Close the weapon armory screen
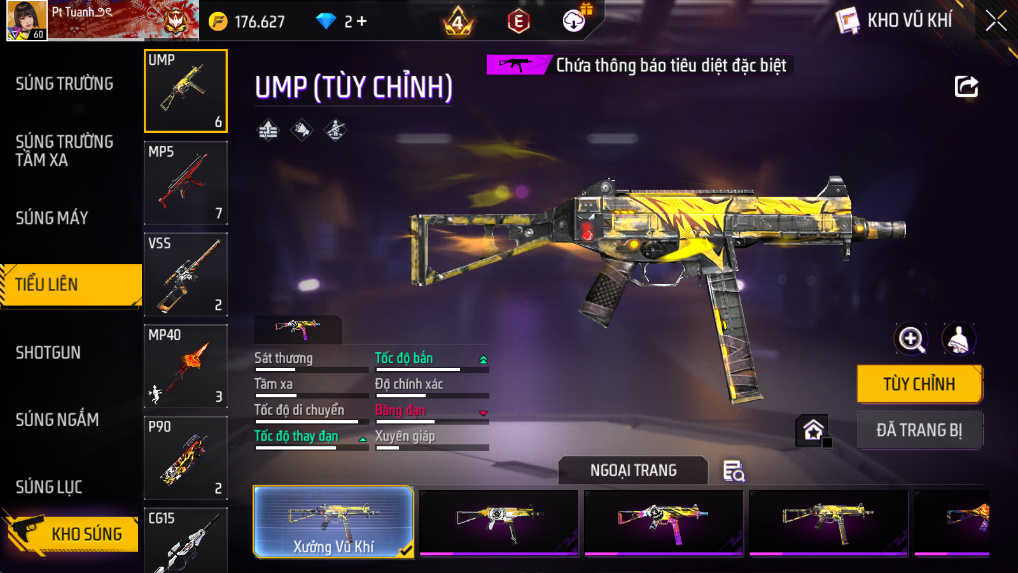The width and height of the screenshot is (1018, 573). (996, 20)
